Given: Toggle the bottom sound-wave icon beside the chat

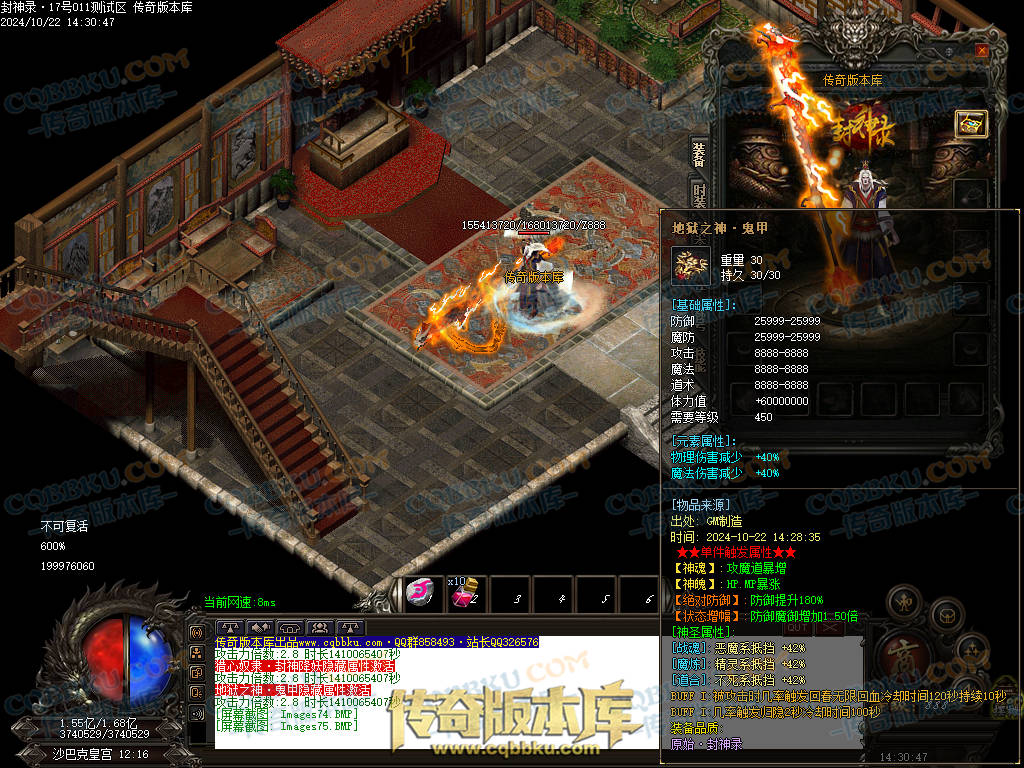Looking at the screenshot, I should point(198,713).
